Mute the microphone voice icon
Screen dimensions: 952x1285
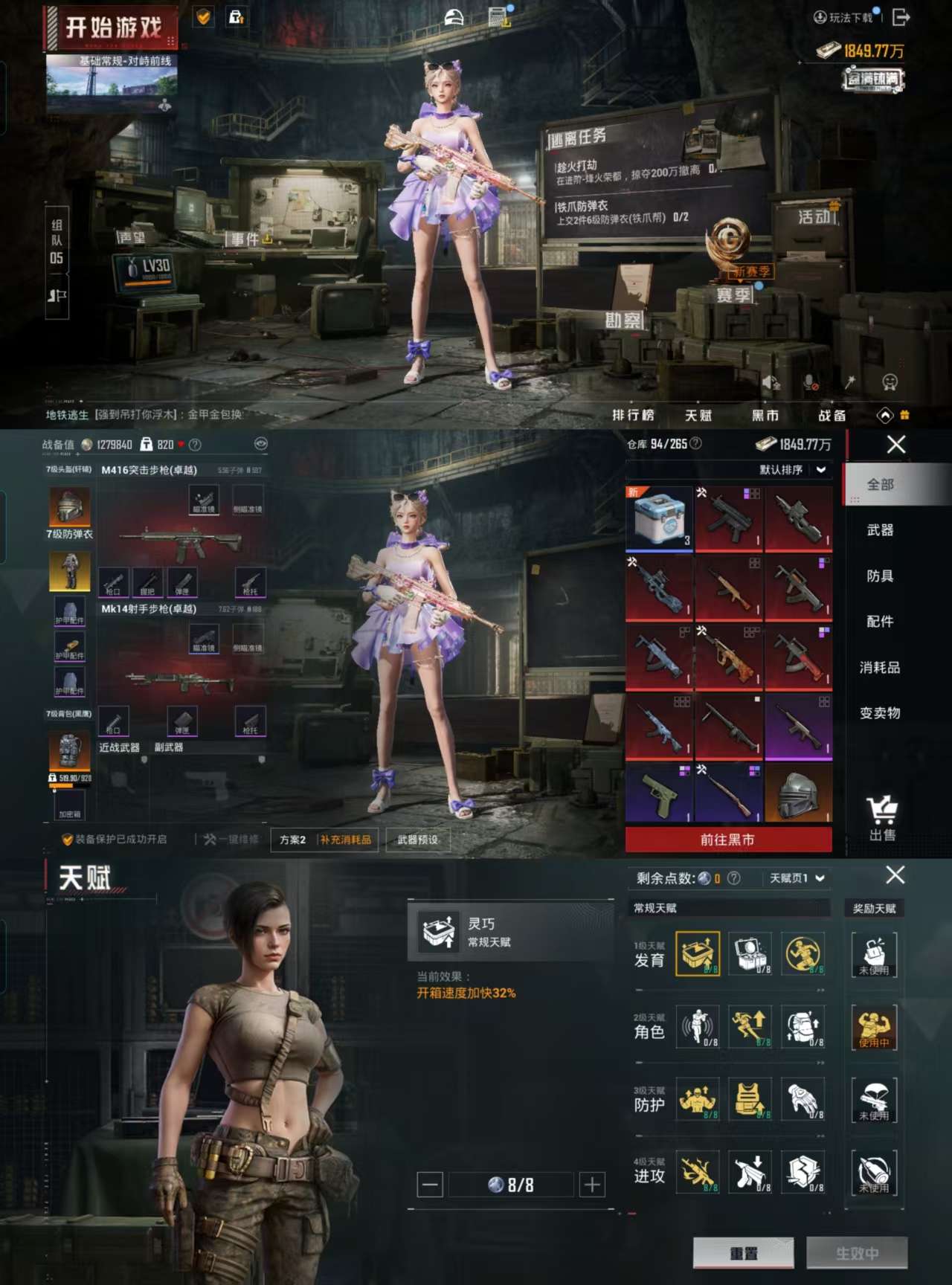click(x=811, y=381)
